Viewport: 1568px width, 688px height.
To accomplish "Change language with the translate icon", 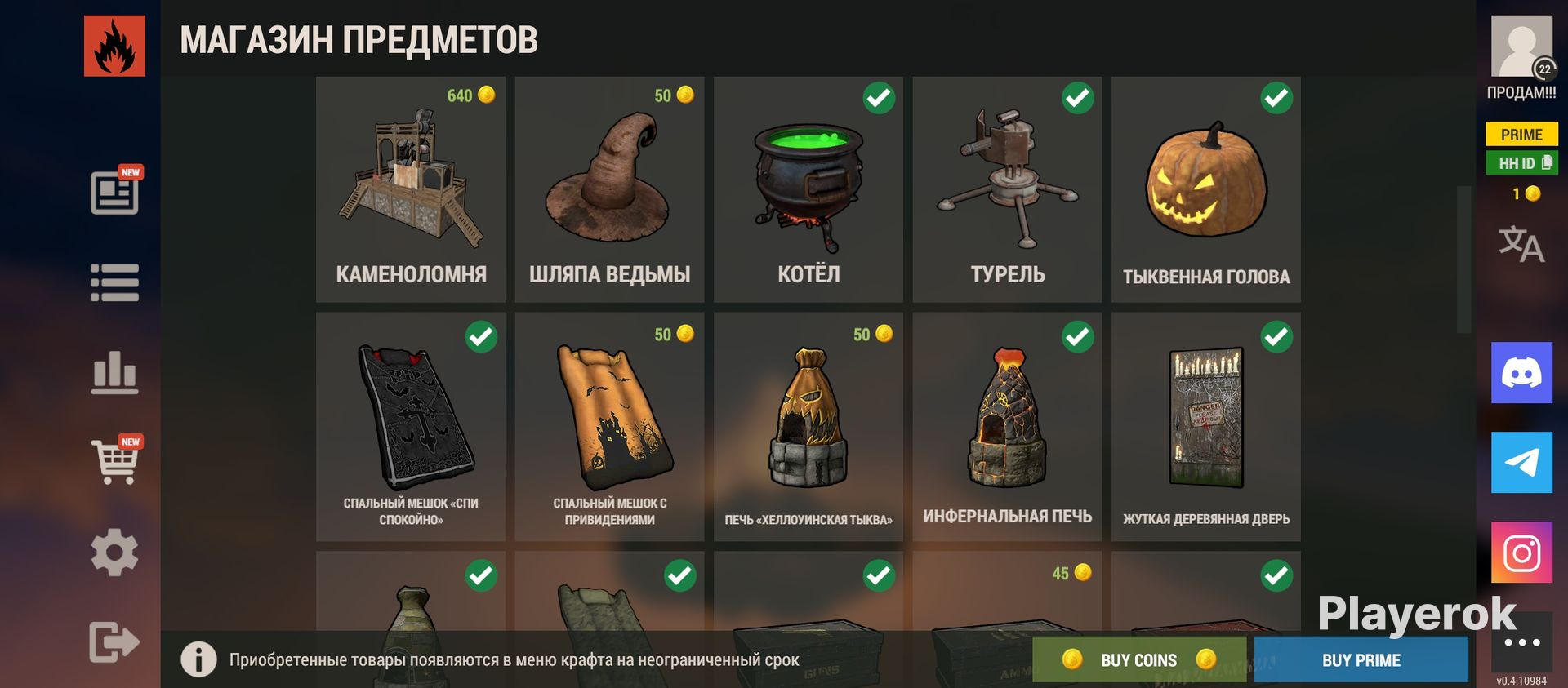I will [1521, 244].
